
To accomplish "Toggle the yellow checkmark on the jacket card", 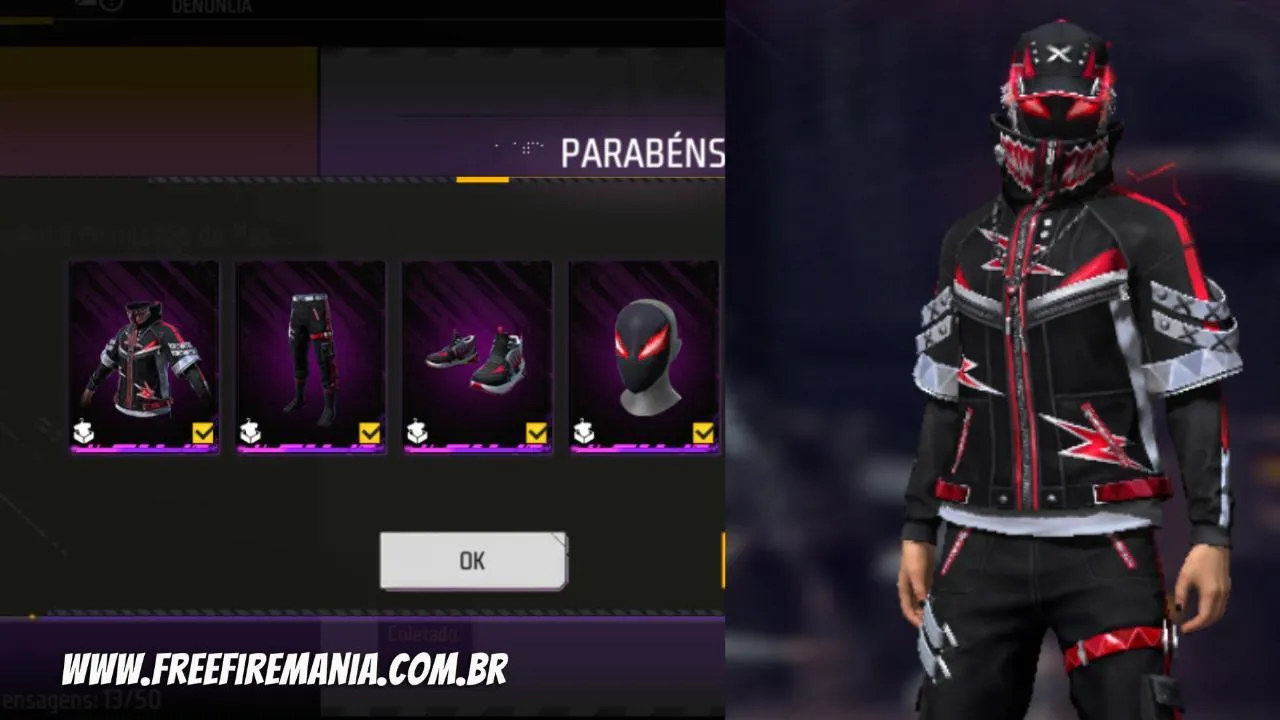I will coord(202,430).
